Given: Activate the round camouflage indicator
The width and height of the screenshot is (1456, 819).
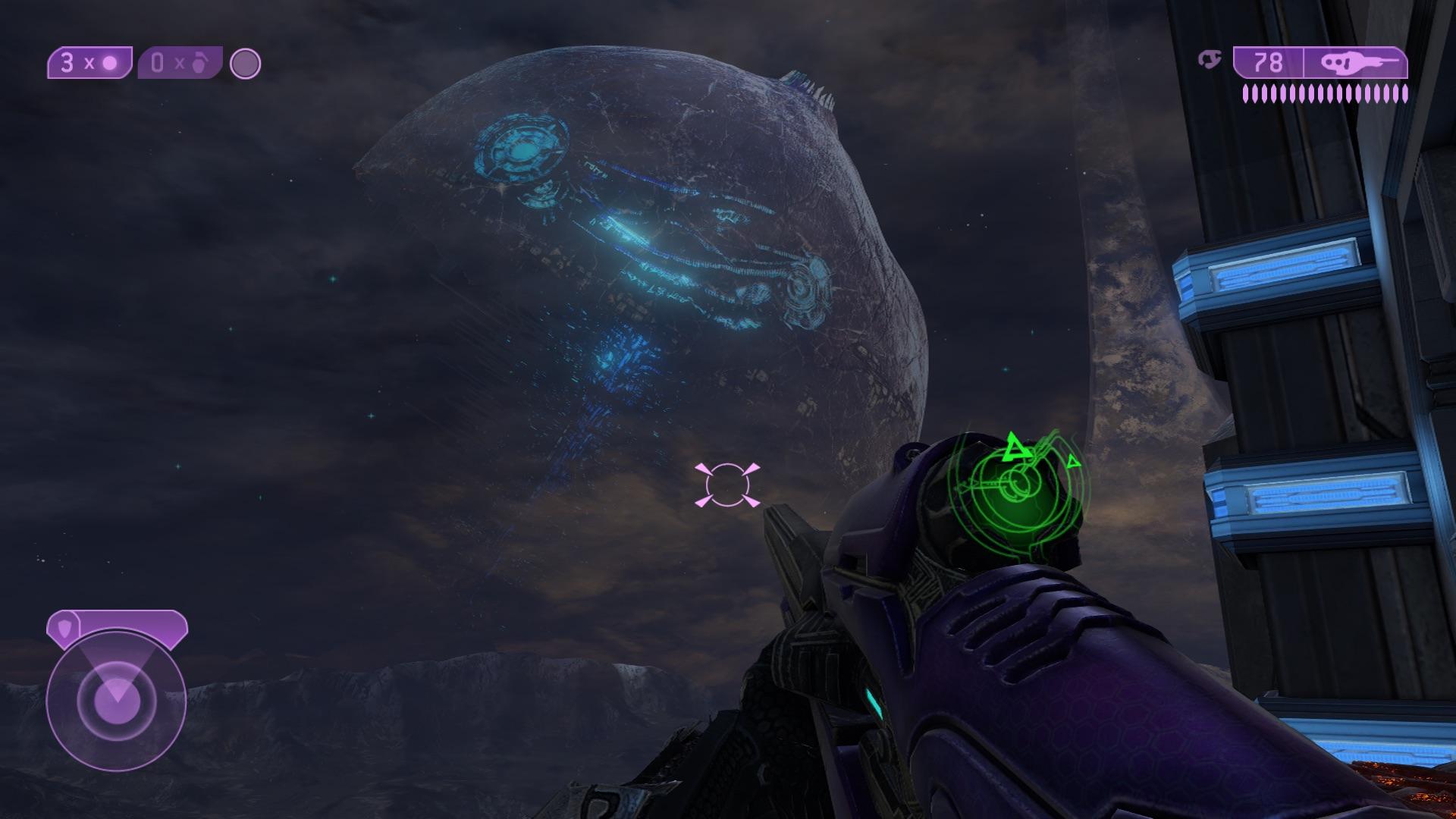Looking at the screenshot, I should pyautogui.click(x=245, y=64).
